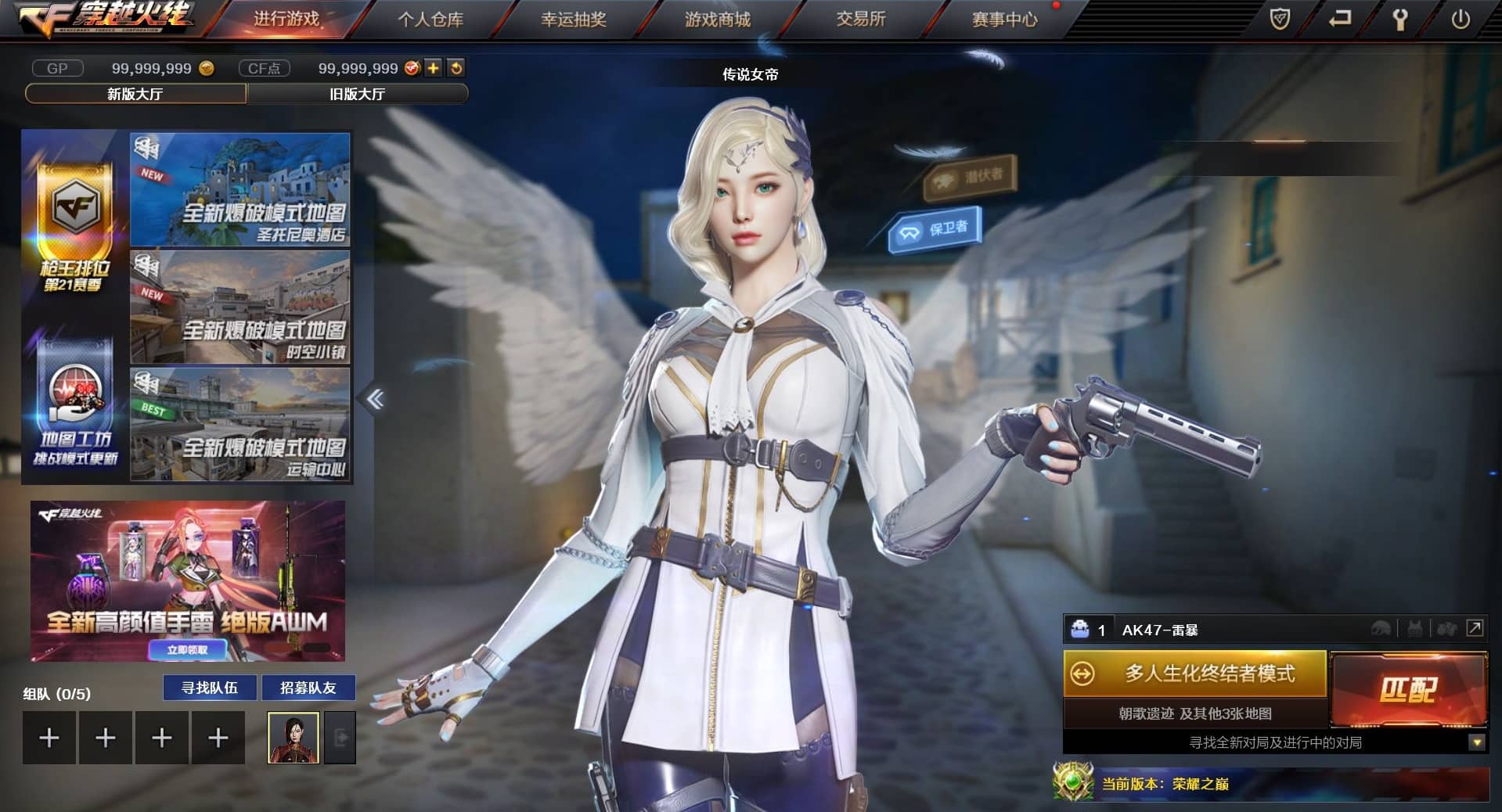This screenshot has width=1502, height=812.
Task: Click the helmet icon in the loadout bar
Action: click(1381, 630)
